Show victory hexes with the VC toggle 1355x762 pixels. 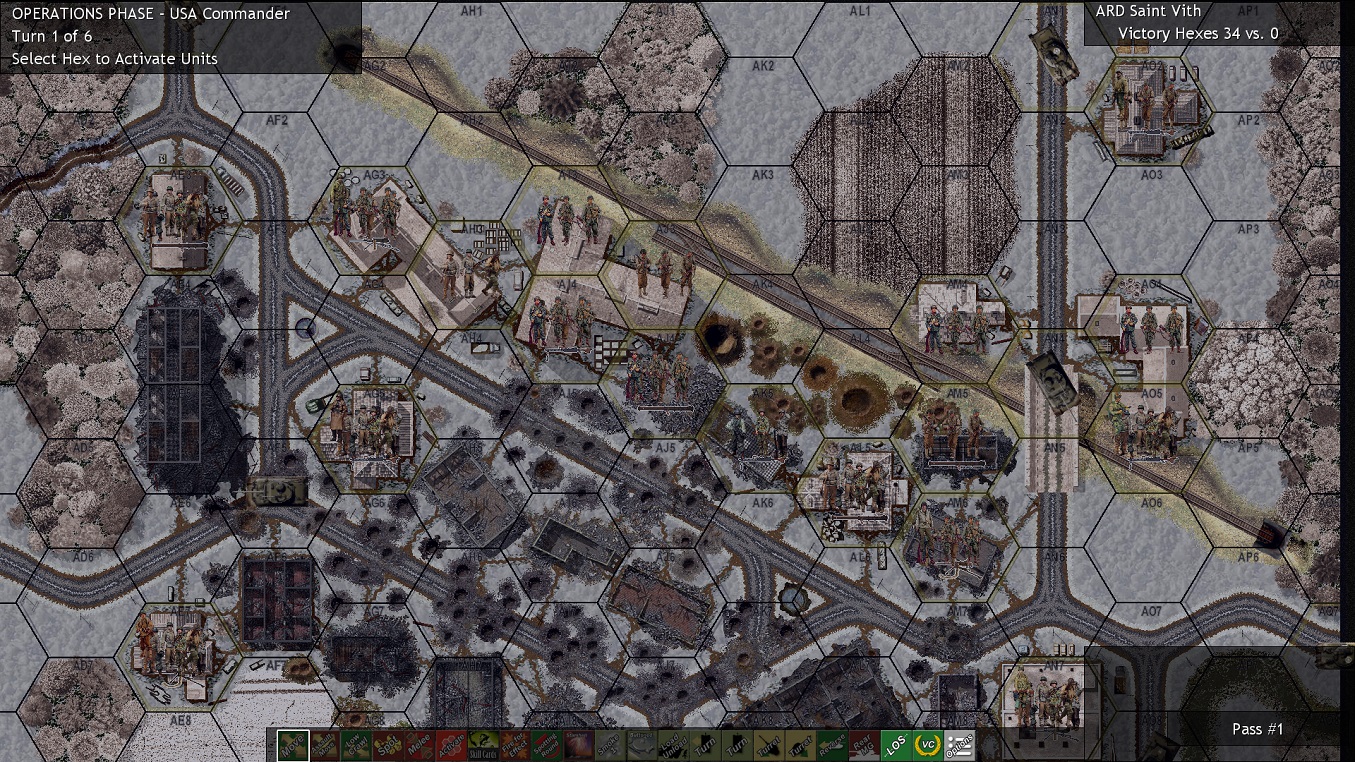pyautogui.click(x=930, y=746)
